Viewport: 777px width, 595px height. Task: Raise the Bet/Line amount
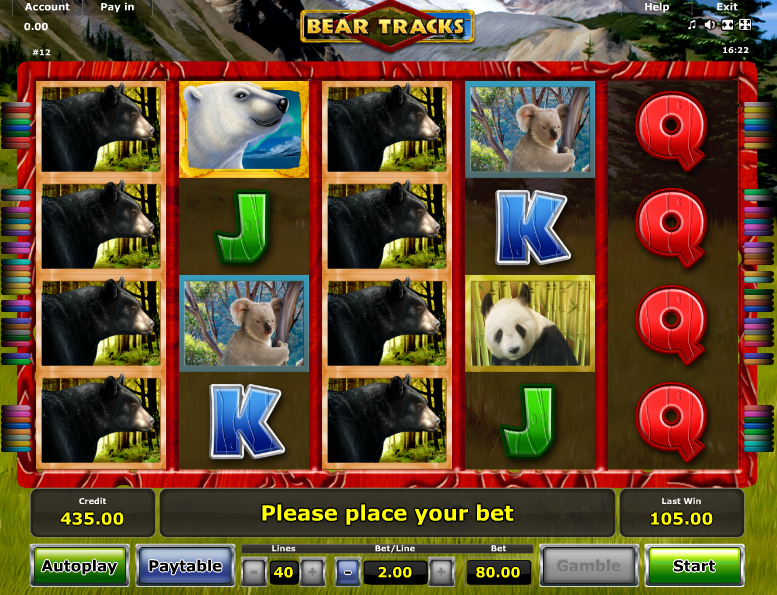(x=441, y=573)
